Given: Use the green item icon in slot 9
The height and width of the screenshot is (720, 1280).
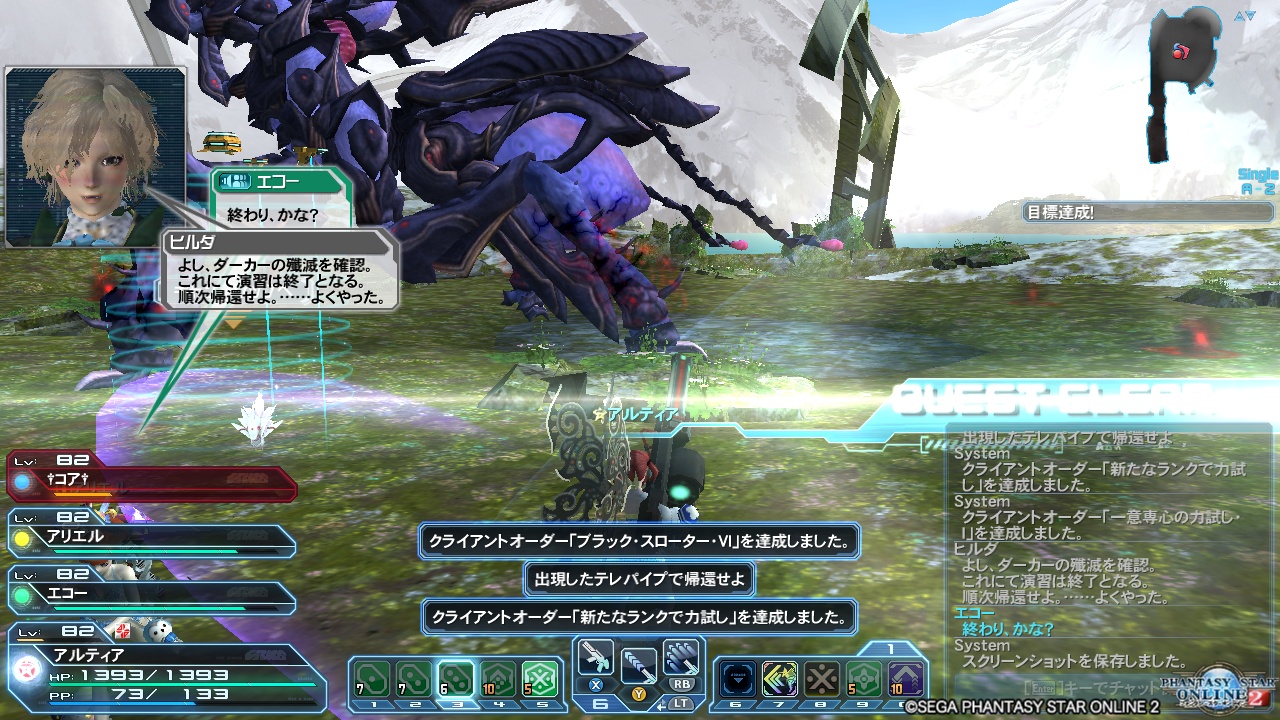Looking at the screenshot, I should pos(862,678).
